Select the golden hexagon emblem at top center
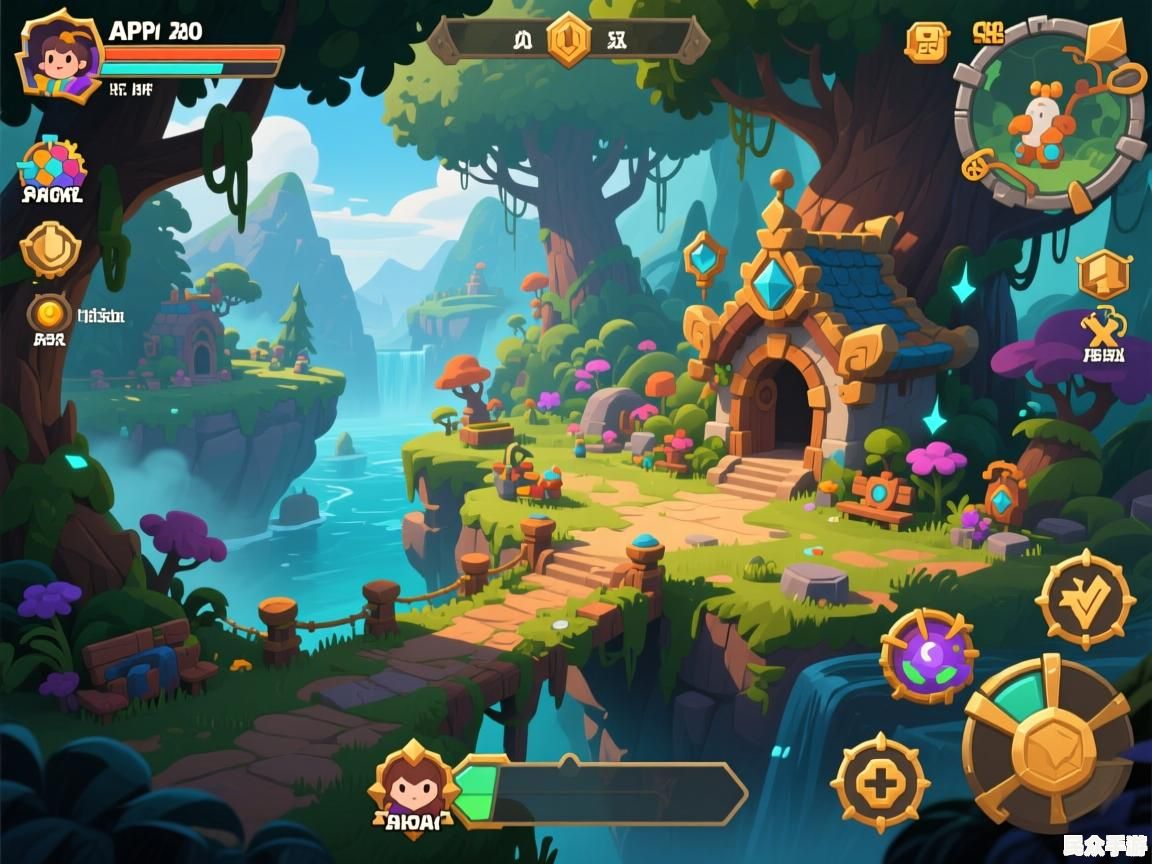 (569, 40)
